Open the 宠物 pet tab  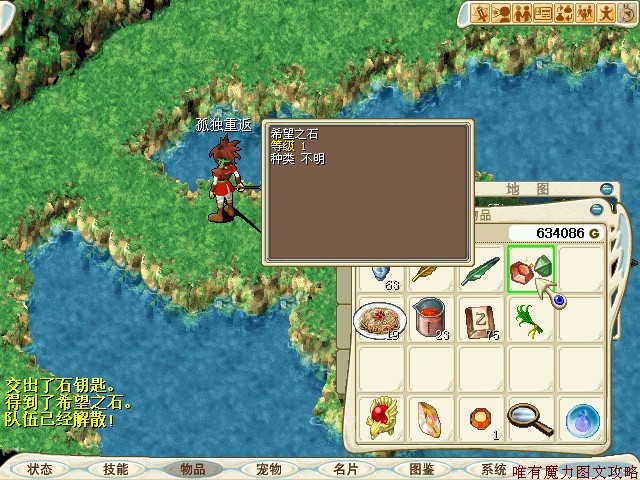[x=268, y=468]
